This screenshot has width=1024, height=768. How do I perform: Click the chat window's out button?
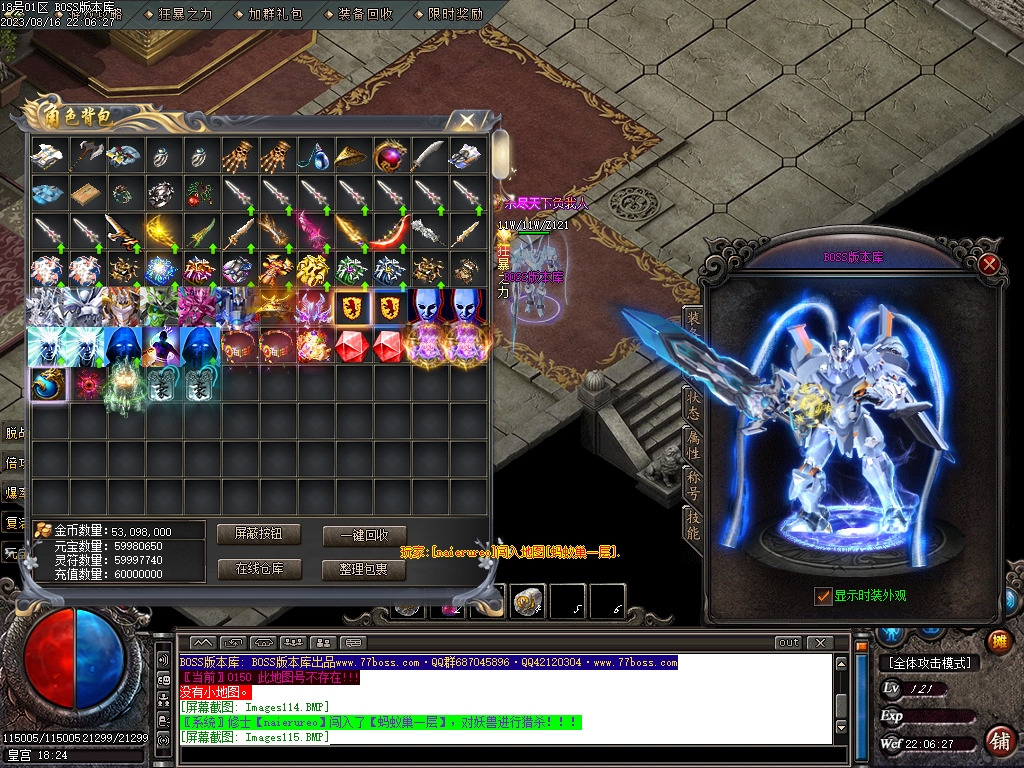click(x=788, y=642)
